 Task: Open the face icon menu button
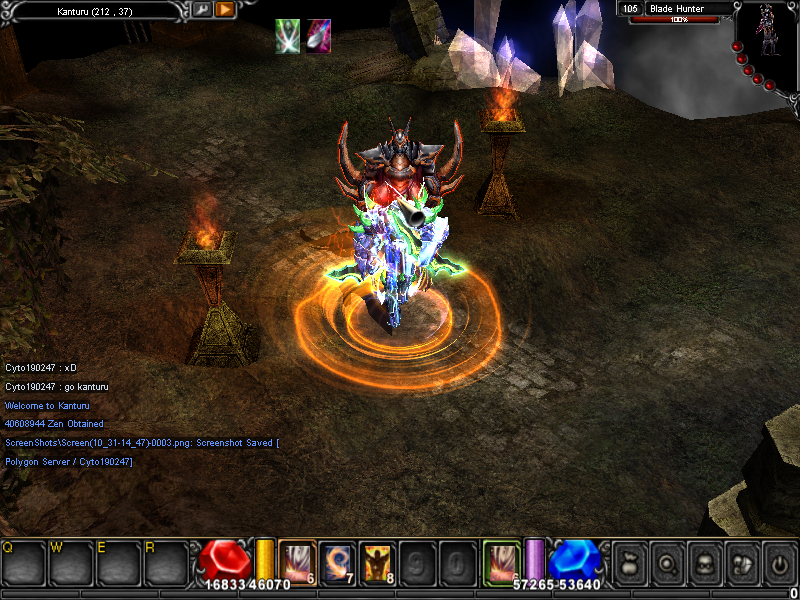tap(704, 563)
